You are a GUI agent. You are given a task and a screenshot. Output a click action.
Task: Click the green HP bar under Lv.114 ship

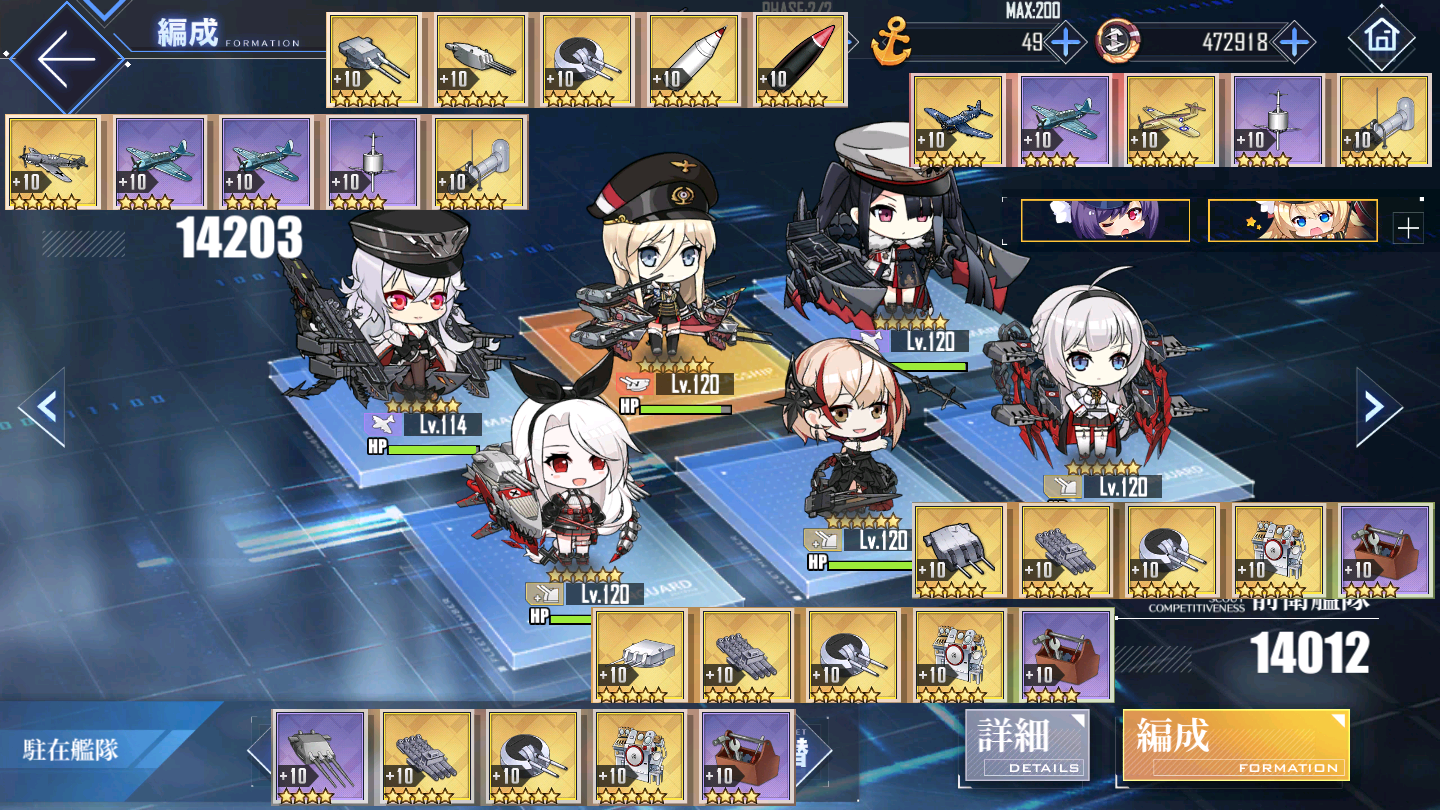tap(430, 447)
